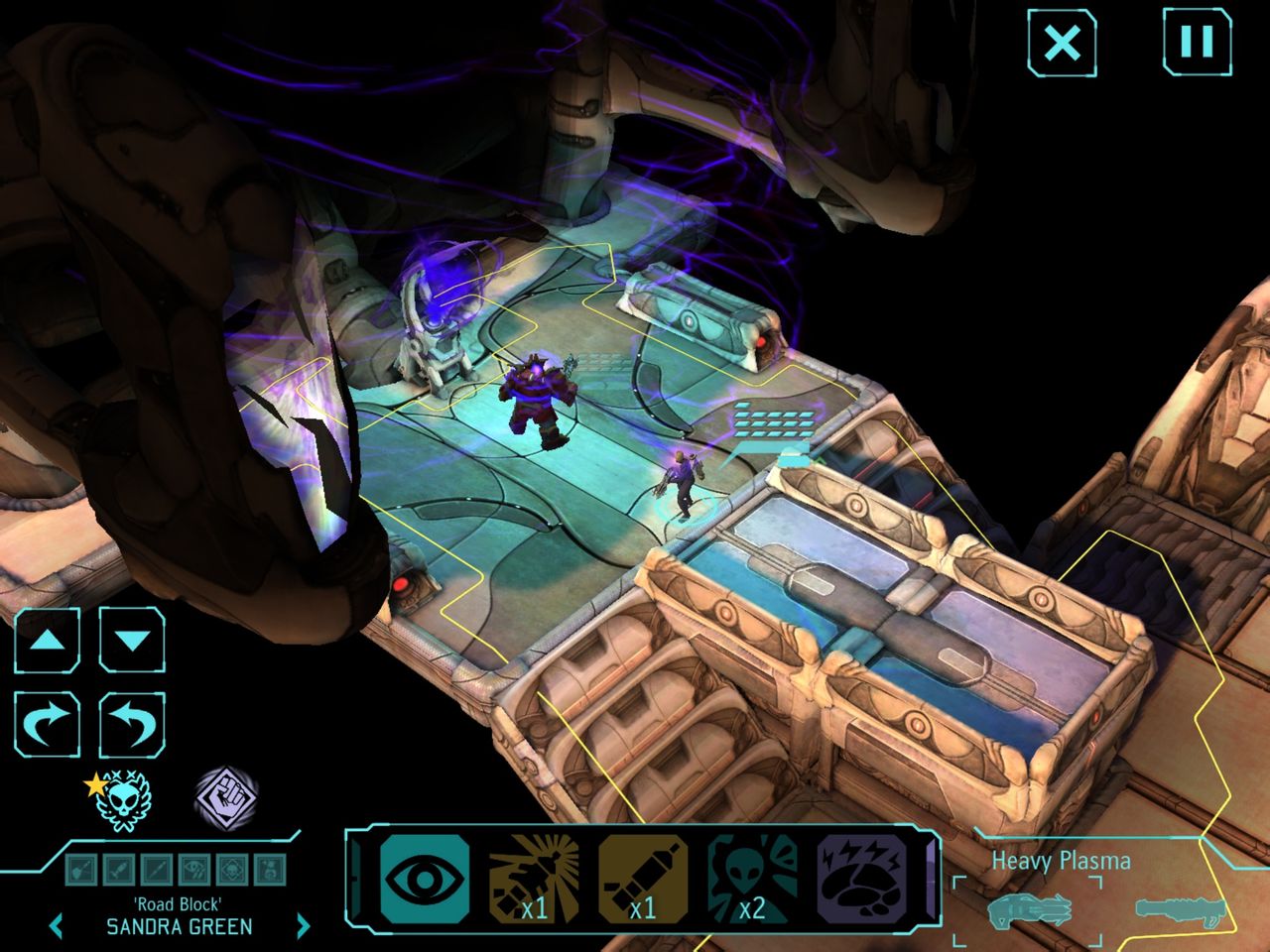Raise the camera with the up arrow
This screenshot has height=952, width=1270.
pyautogui.click(x=47, y=640)
